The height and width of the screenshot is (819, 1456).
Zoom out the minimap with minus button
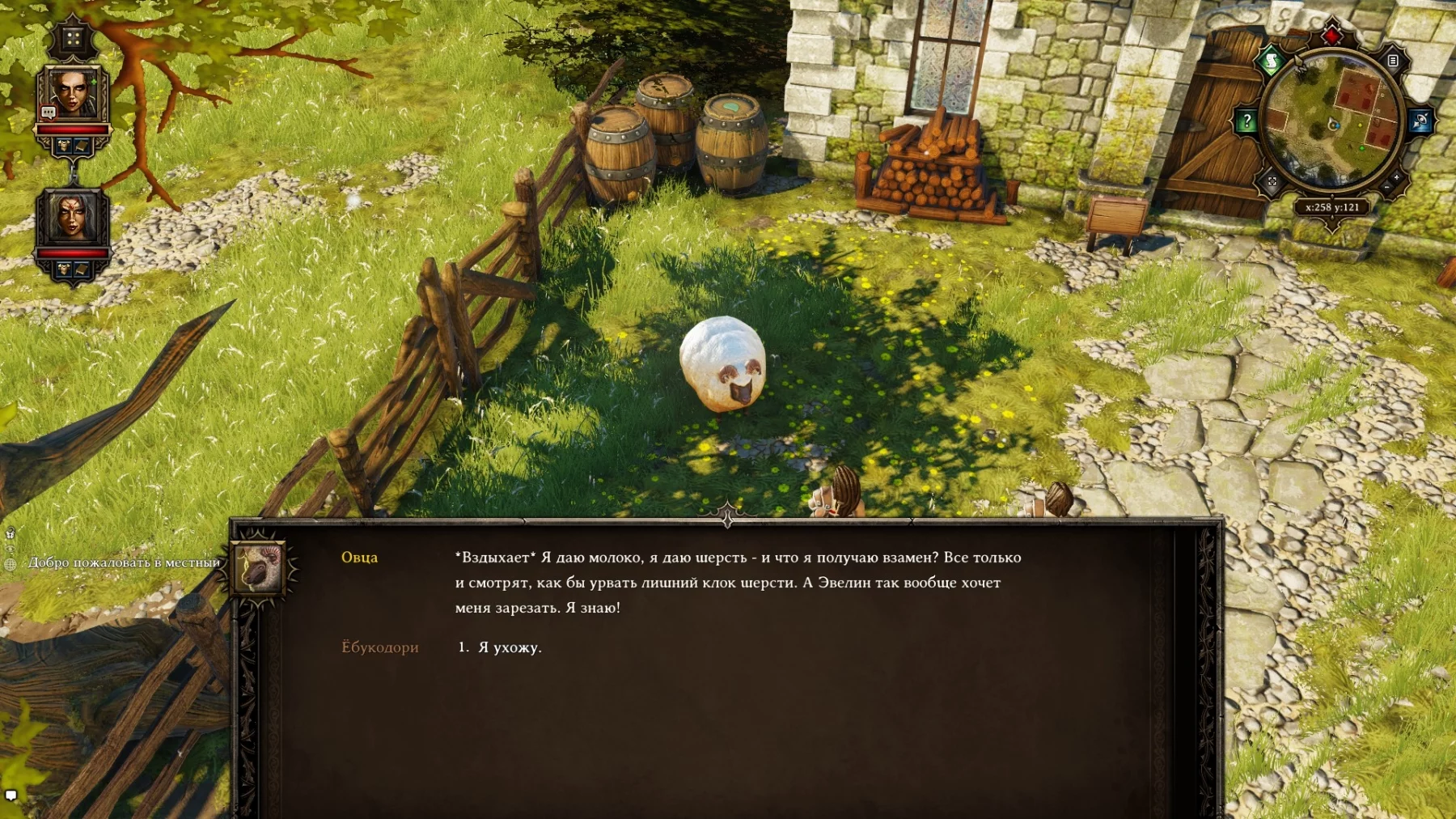tap(1386, 188)
